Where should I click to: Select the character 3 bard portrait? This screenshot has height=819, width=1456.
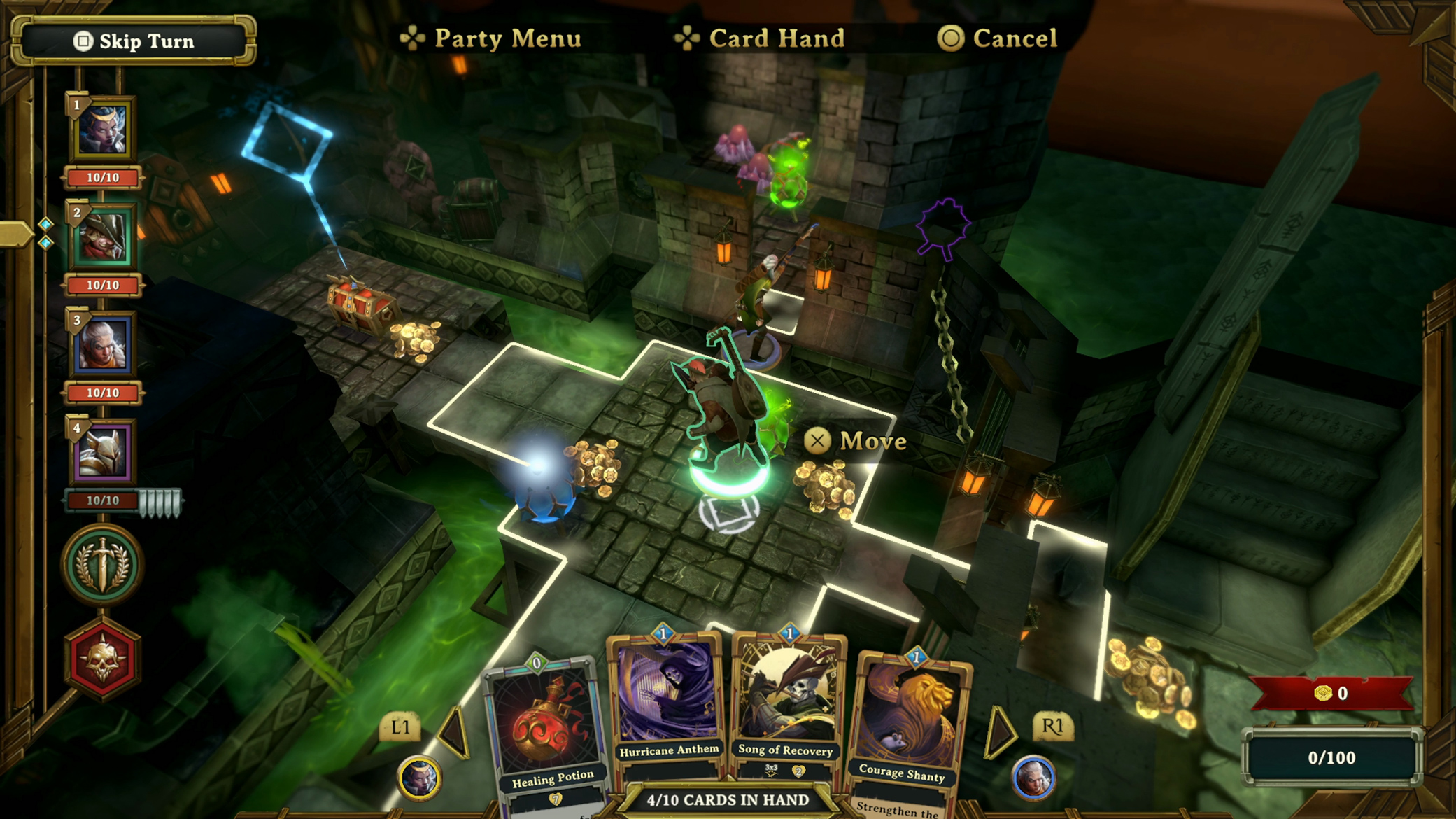pos(102,344)
